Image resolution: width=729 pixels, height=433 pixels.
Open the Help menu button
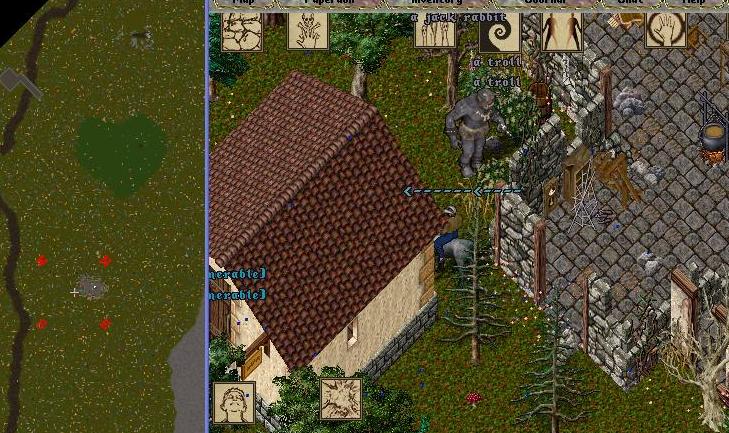click(x=693, y=3)
